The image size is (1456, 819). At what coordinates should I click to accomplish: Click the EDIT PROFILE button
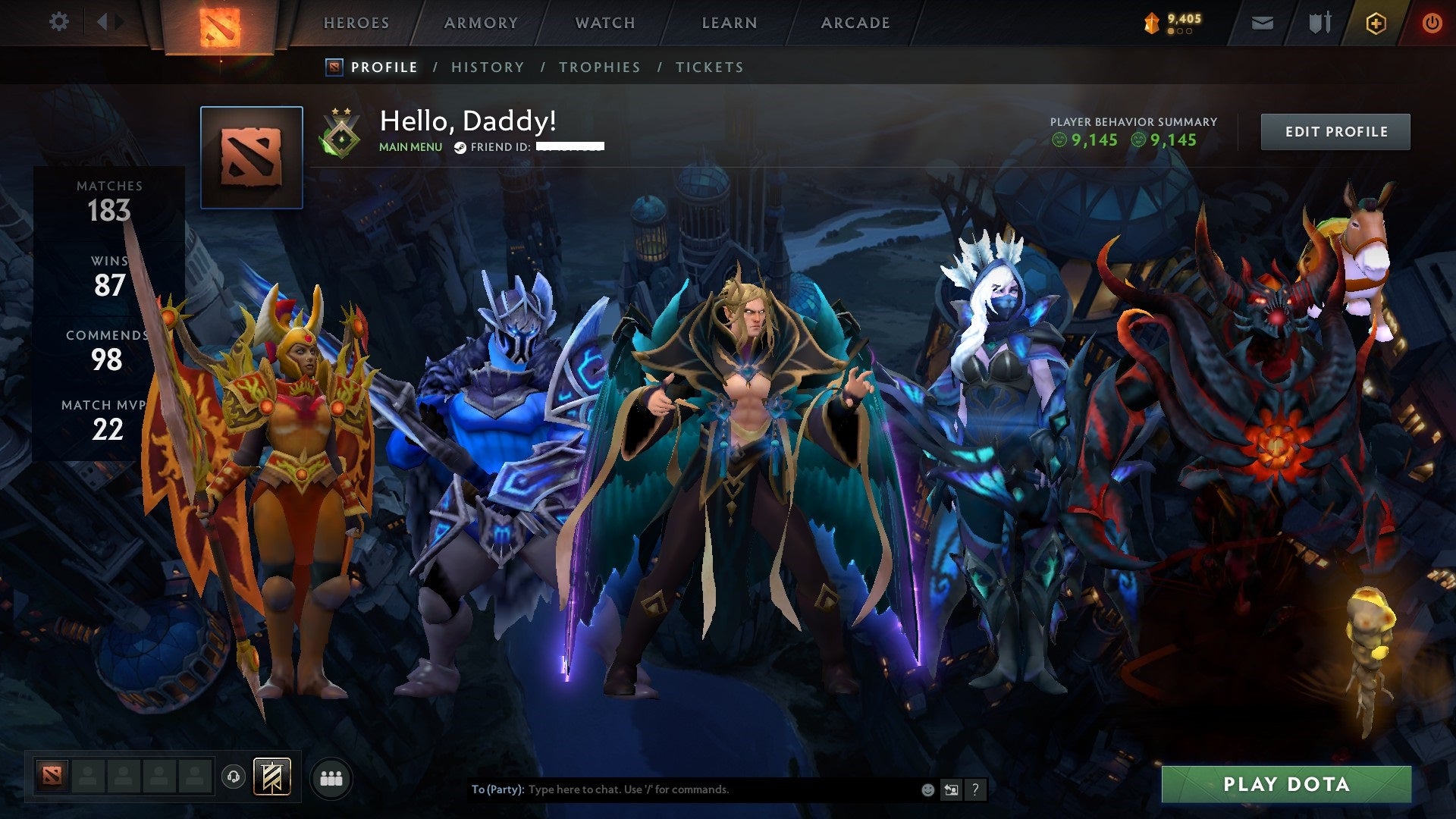tap(1335, 130)
